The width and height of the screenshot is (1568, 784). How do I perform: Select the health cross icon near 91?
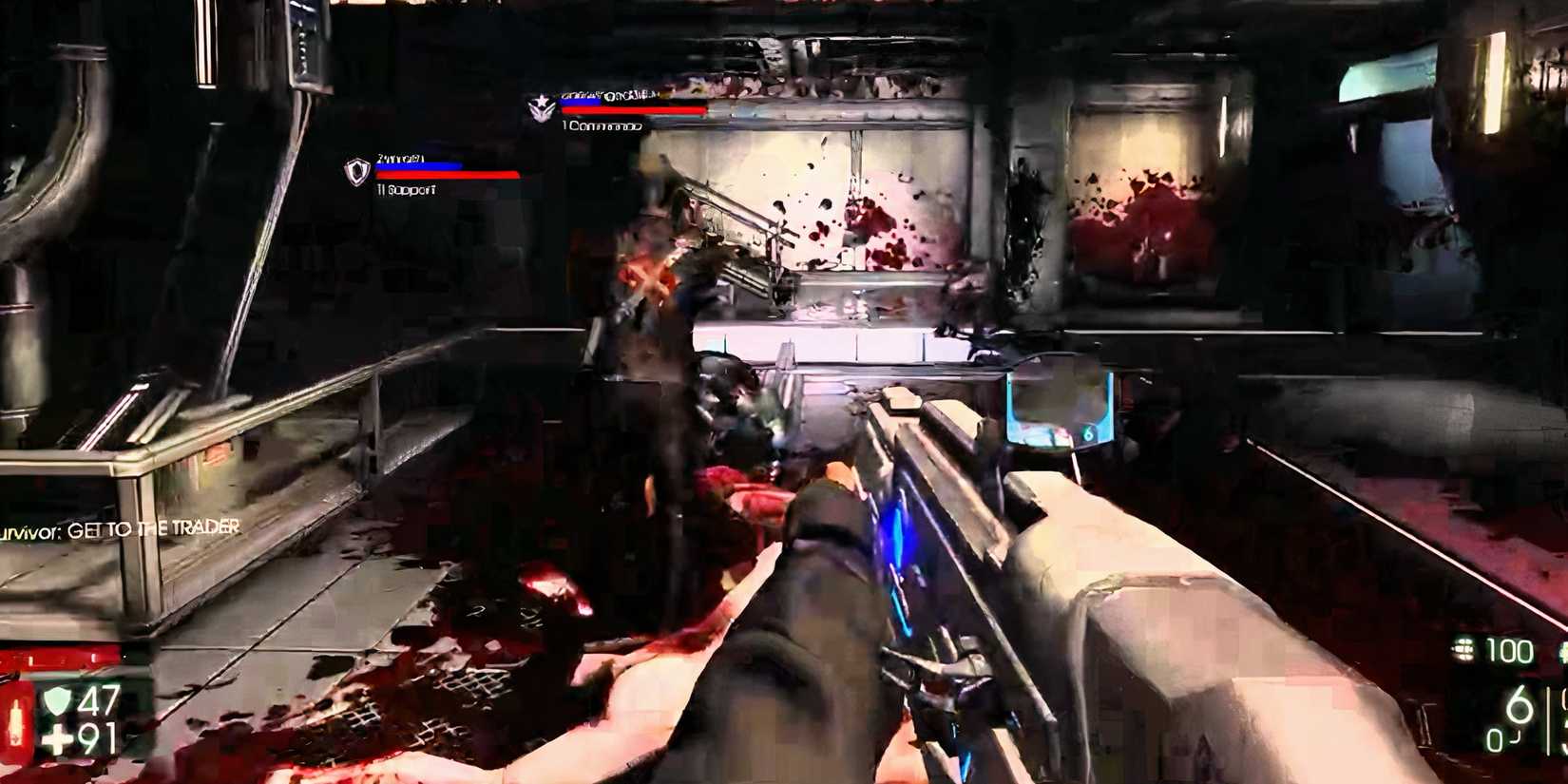pyautogui.click(x=57, y=737)
